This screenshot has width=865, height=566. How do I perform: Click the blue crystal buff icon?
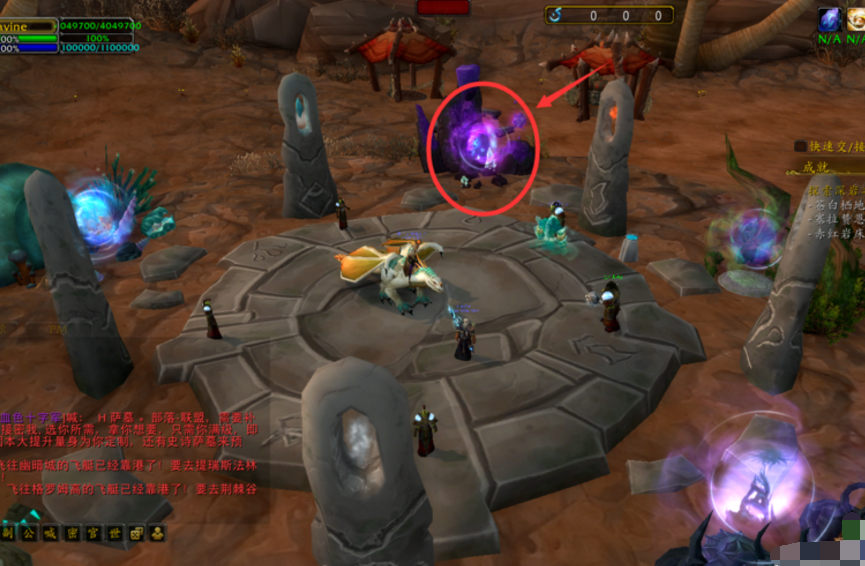[x=830, y=19]
